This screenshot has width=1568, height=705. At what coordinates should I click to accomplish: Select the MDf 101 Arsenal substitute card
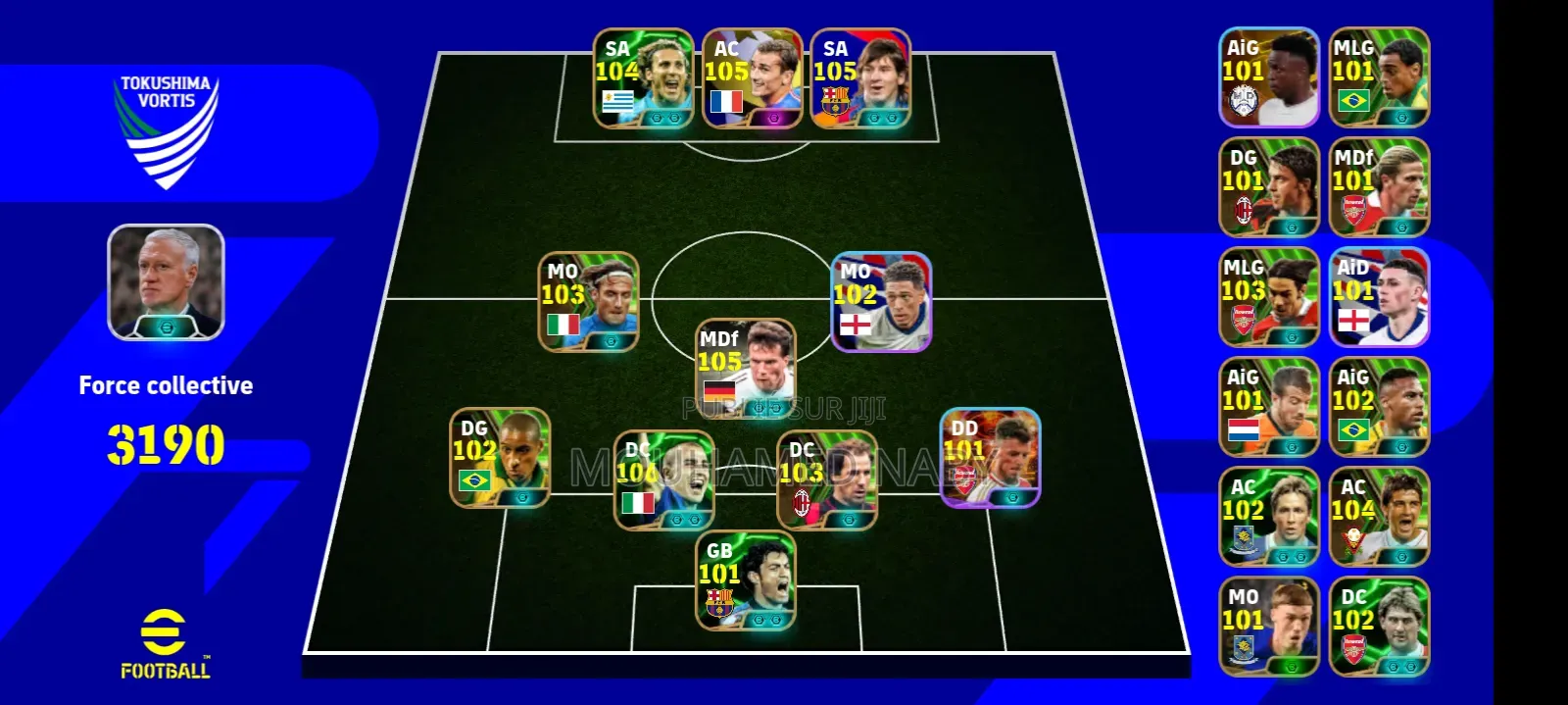pyautogui.click(x=1378, y=187)
